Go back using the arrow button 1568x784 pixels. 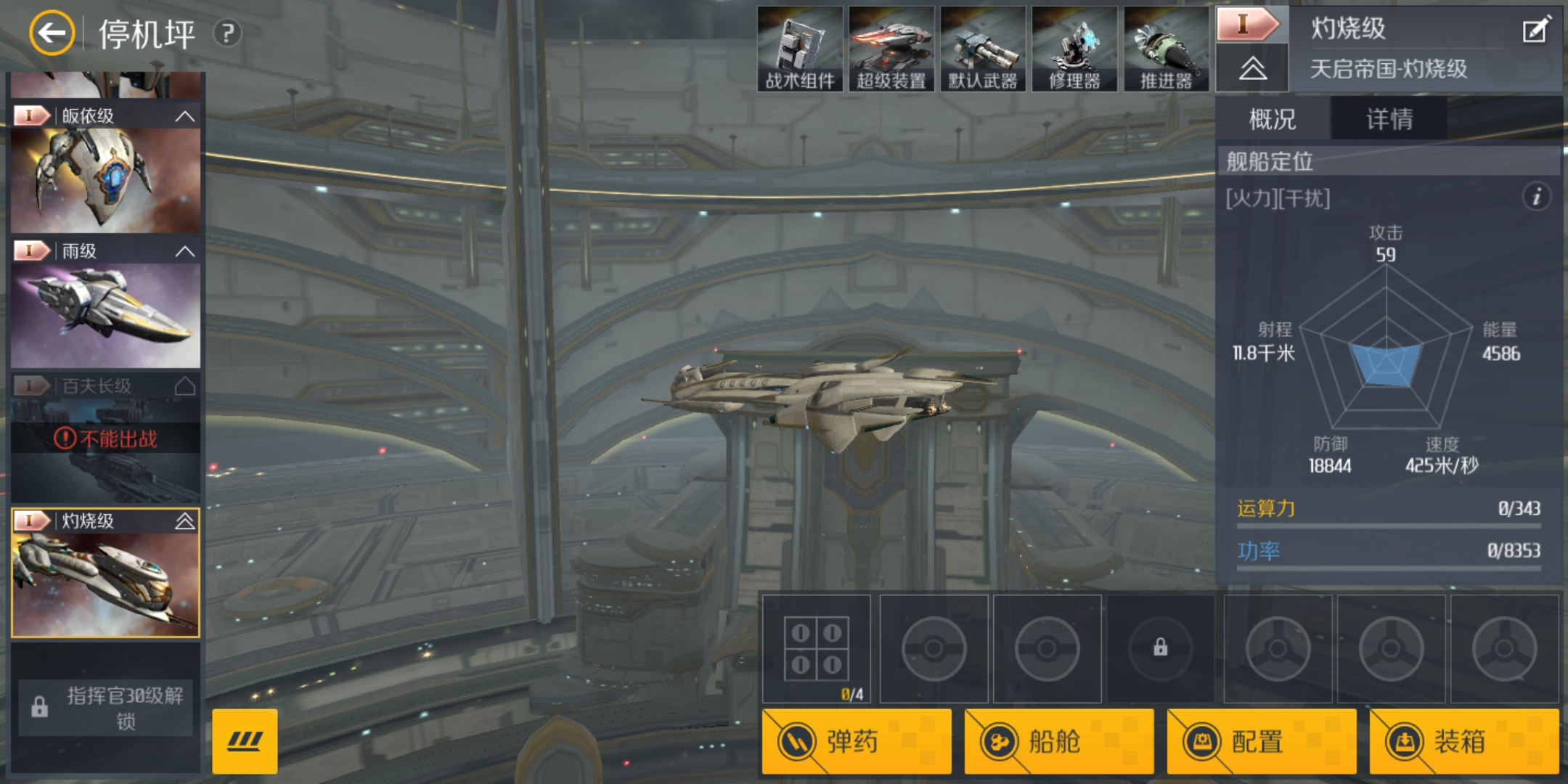coord(52,33)
